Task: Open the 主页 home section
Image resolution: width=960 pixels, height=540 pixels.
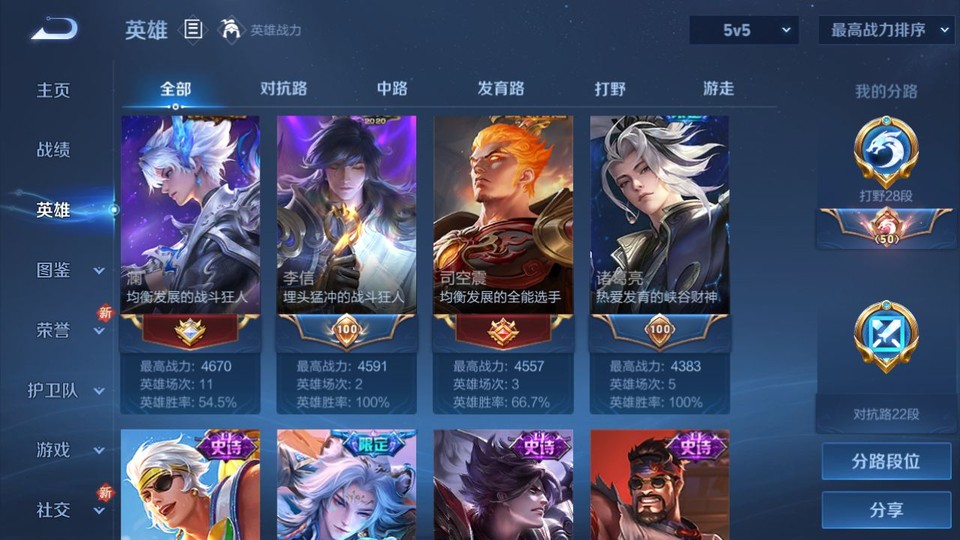Action: (x=54, y=90)
